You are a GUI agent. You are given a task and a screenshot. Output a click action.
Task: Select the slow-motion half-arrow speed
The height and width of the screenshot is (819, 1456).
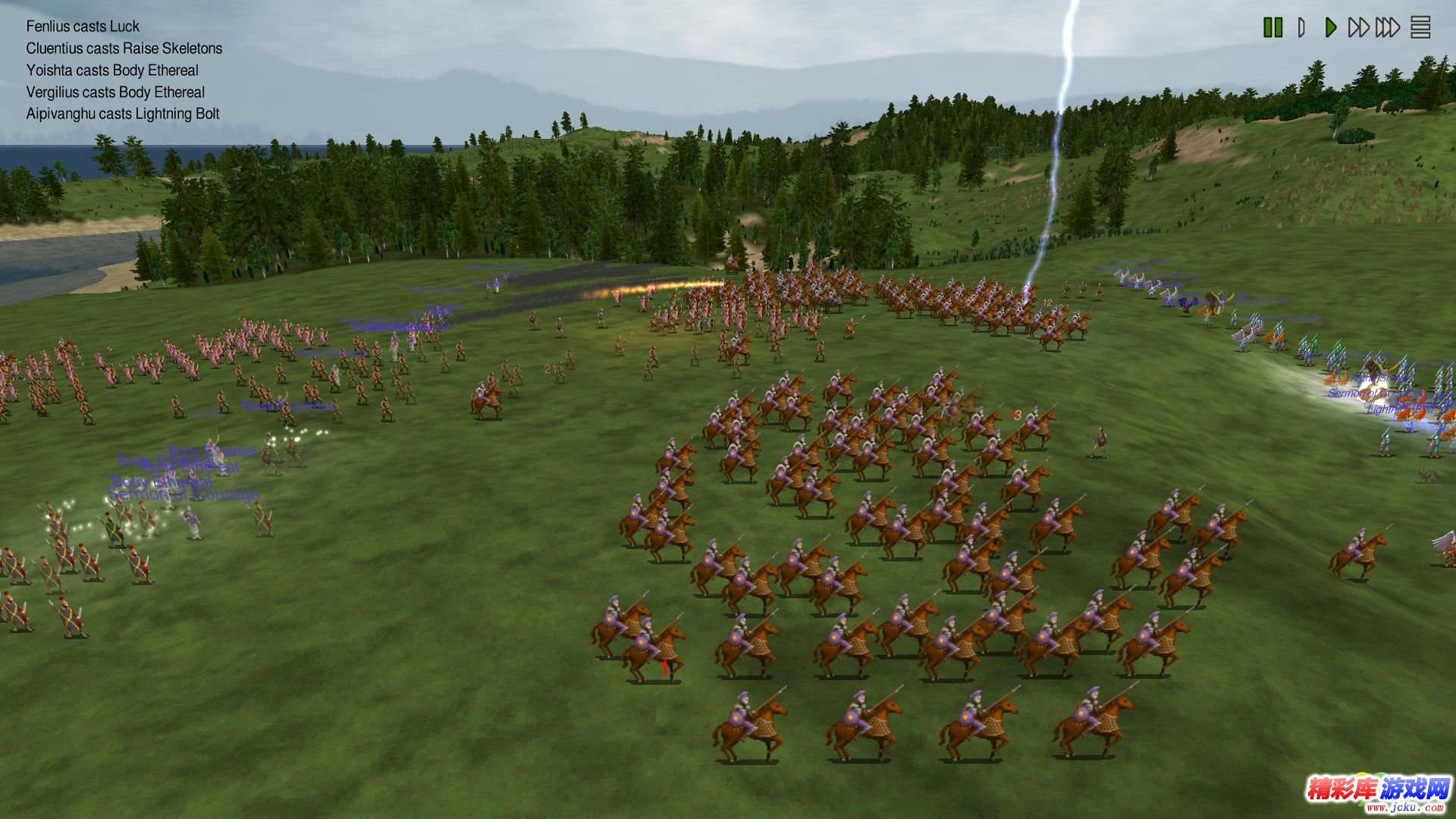(x=1301, y=28)
